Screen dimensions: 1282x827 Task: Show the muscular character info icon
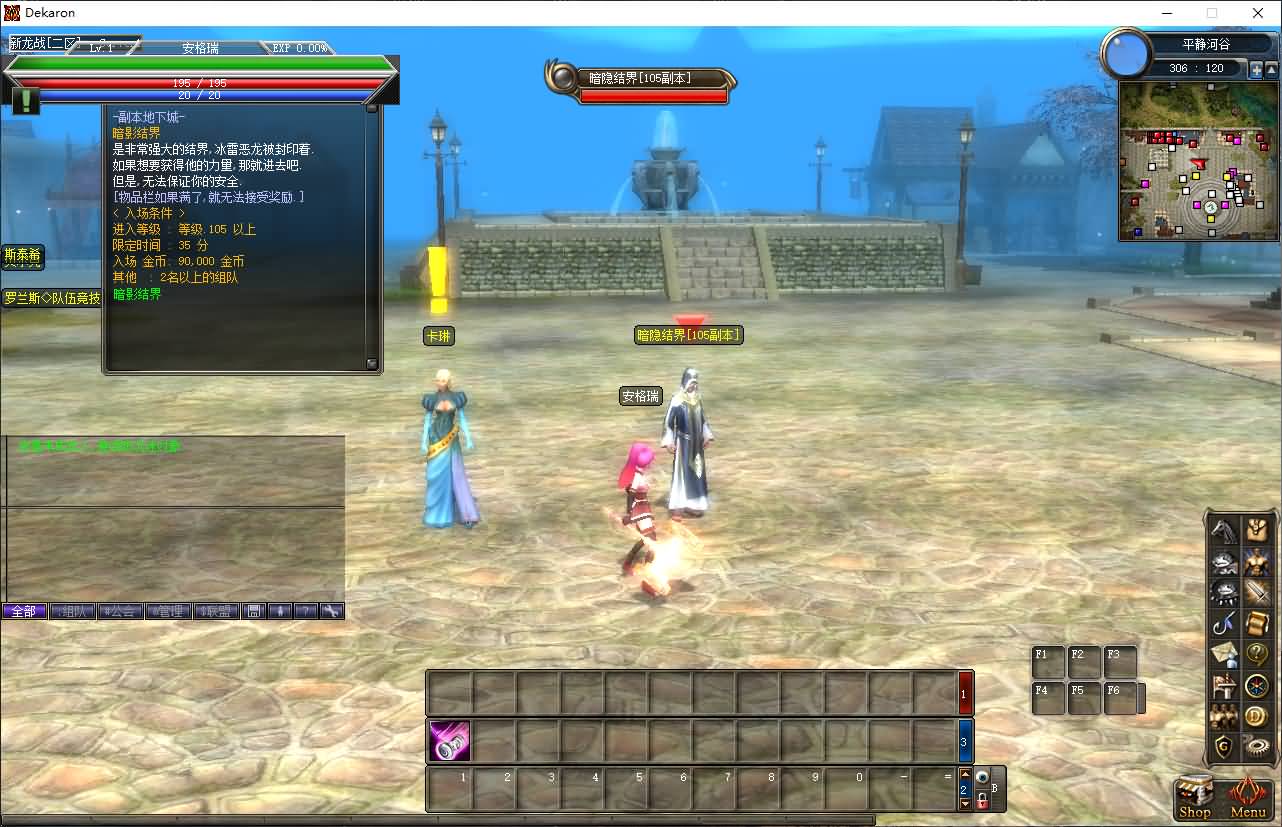click(1256, 561)
